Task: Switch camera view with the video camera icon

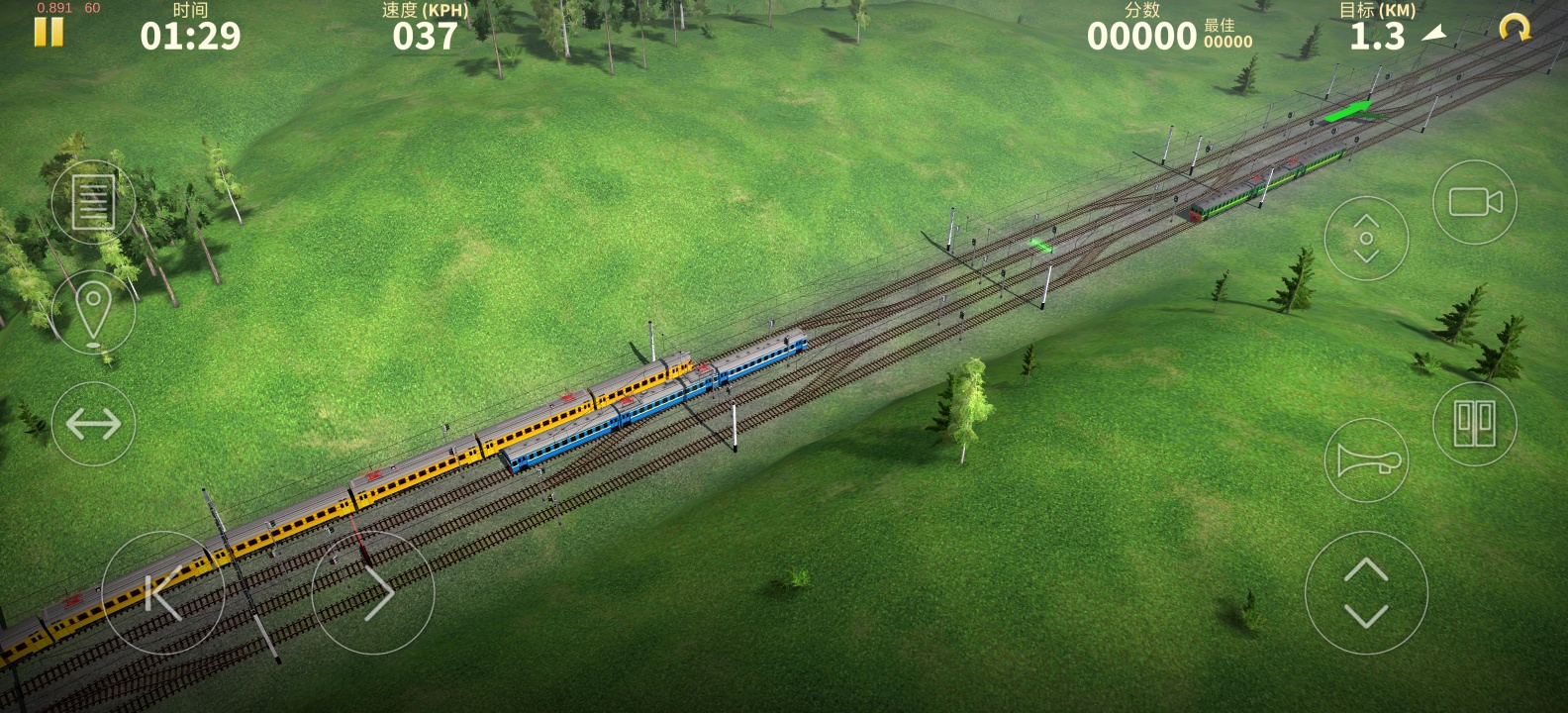Action: tap(1475, 202)
